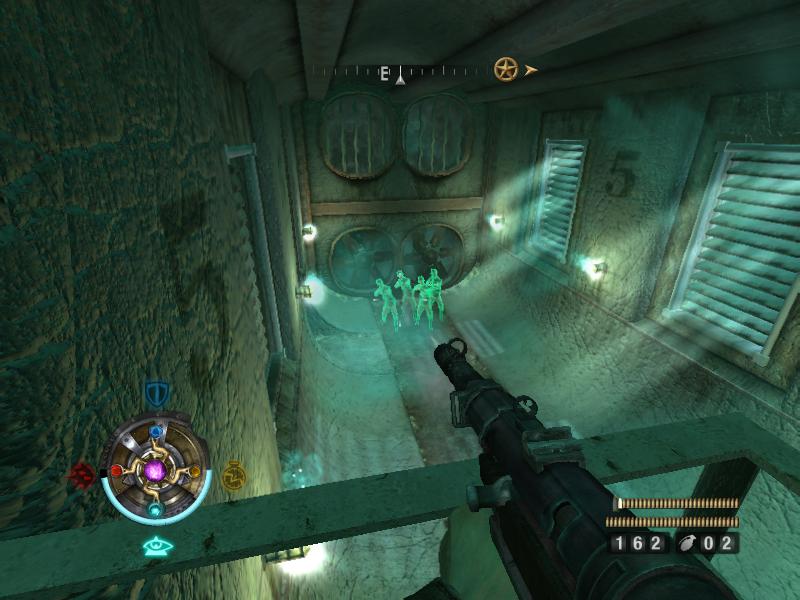Select the red Empower veil power icon
Viewport: 800px width, 600px height.
80,472
